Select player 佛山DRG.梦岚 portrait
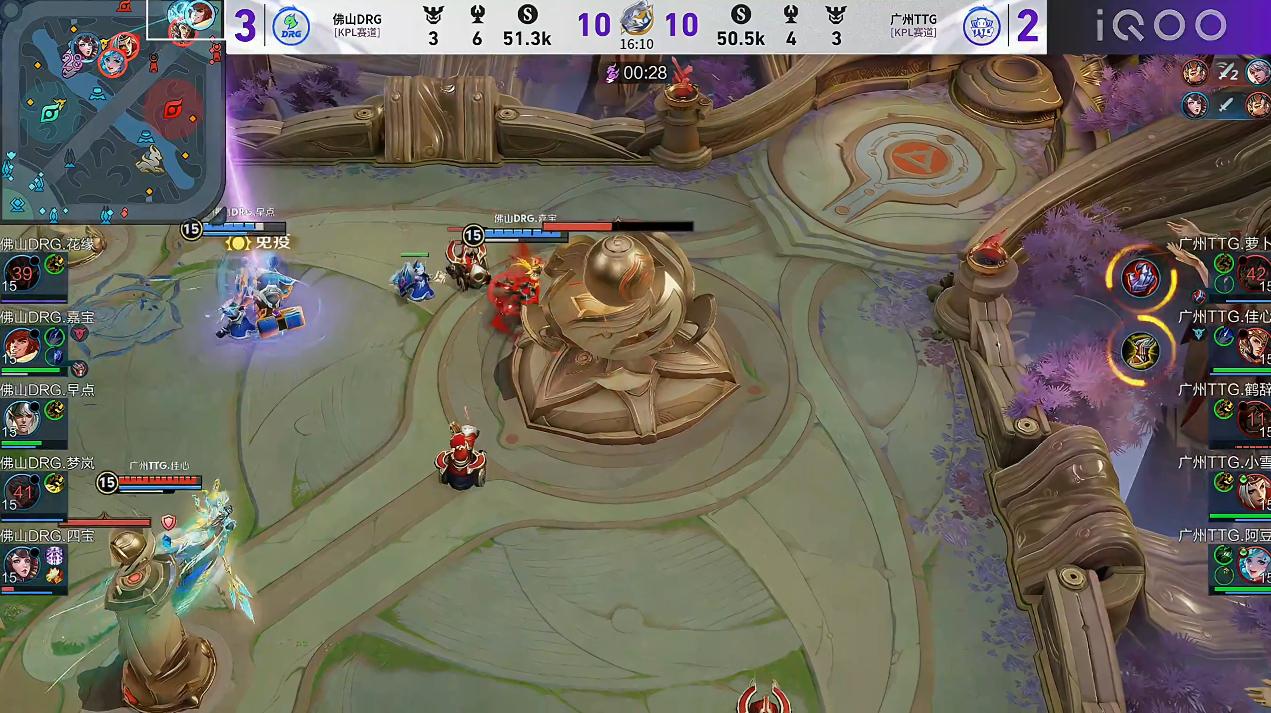 pos(21,490)
